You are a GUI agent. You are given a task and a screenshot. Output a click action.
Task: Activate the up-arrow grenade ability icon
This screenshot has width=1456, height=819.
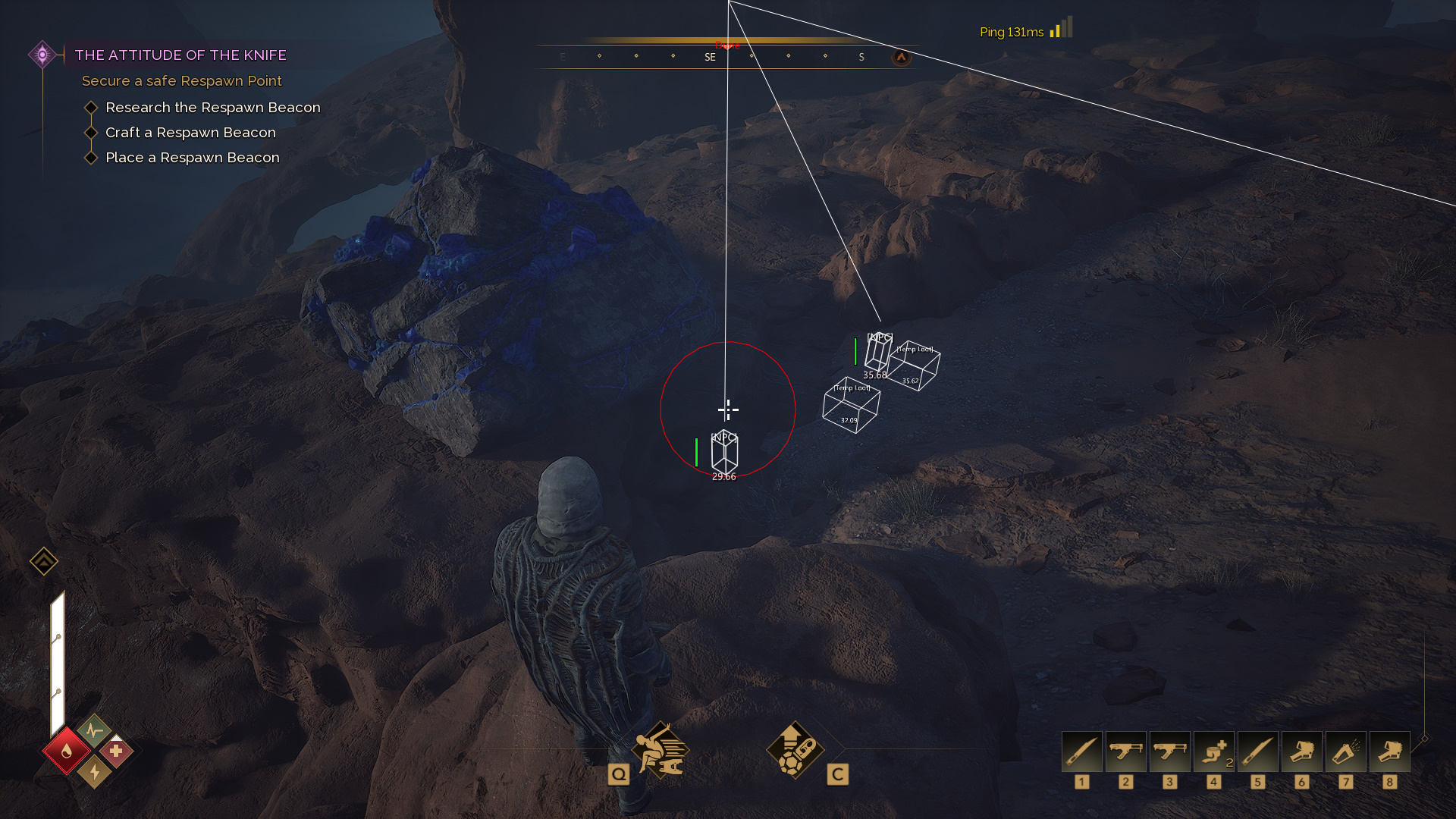795,751
